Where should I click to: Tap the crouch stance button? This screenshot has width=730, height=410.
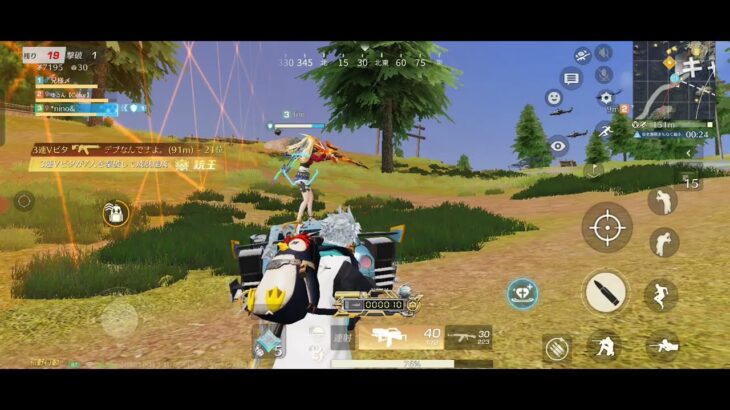pyautogui.click(x=603, y=346)
